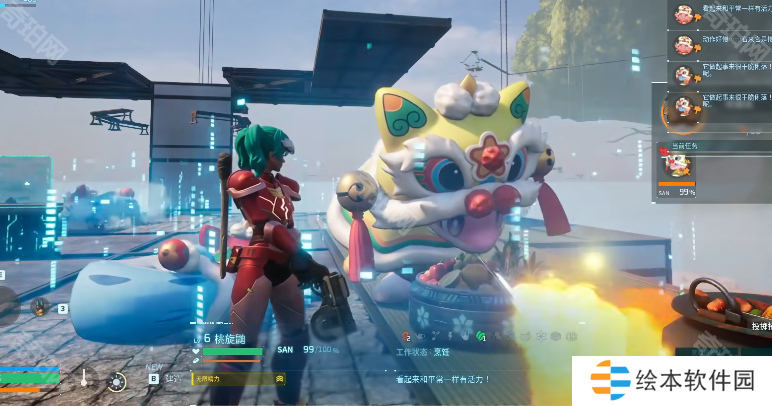Click the 当前任务 current task header
Image resolution: width=772 pixels, height=406 pixels.
coord(679,145)
